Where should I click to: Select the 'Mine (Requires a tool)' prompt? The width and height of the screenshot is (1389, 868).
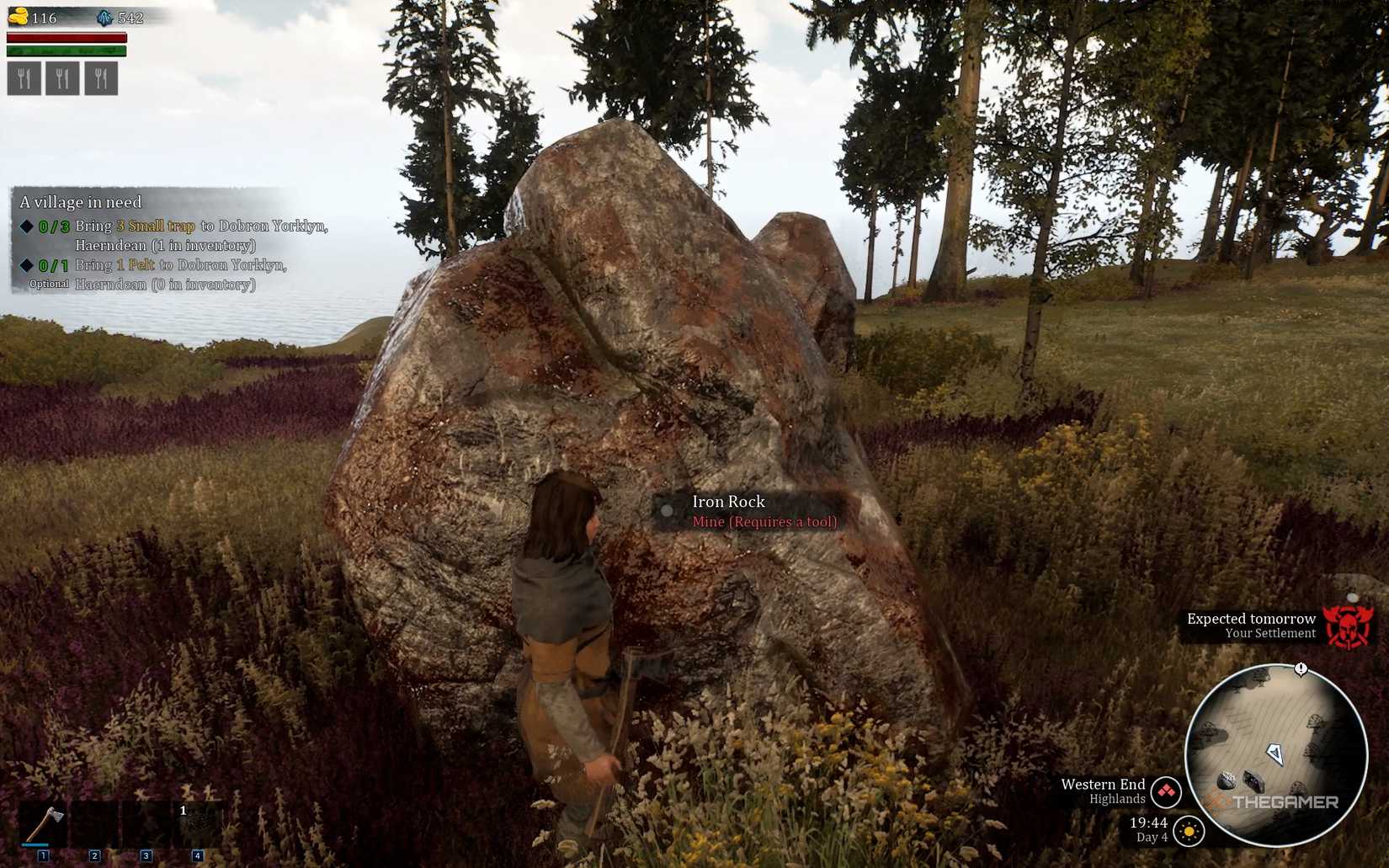pos(764,522)
